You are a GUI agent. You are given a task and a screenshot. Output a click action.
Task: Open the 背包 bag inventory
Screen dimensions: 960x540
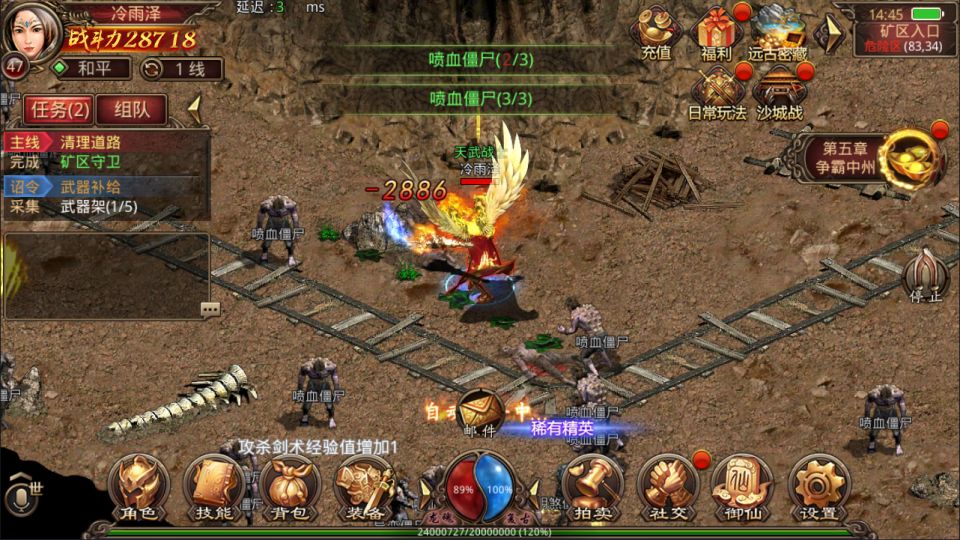click(x=288, y=487)
